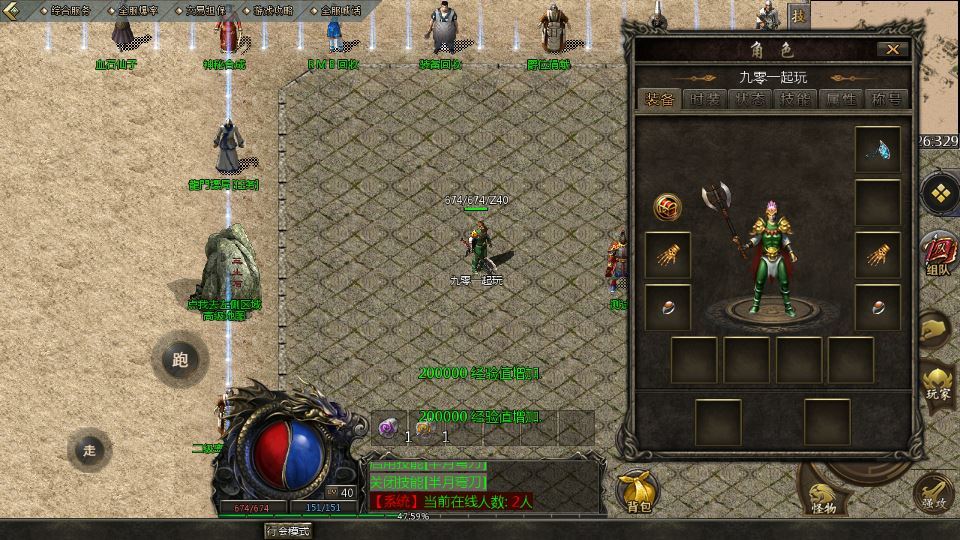Click the red treasure chest icon
Screen dimensions: 960x540
(x=668, y=207)
